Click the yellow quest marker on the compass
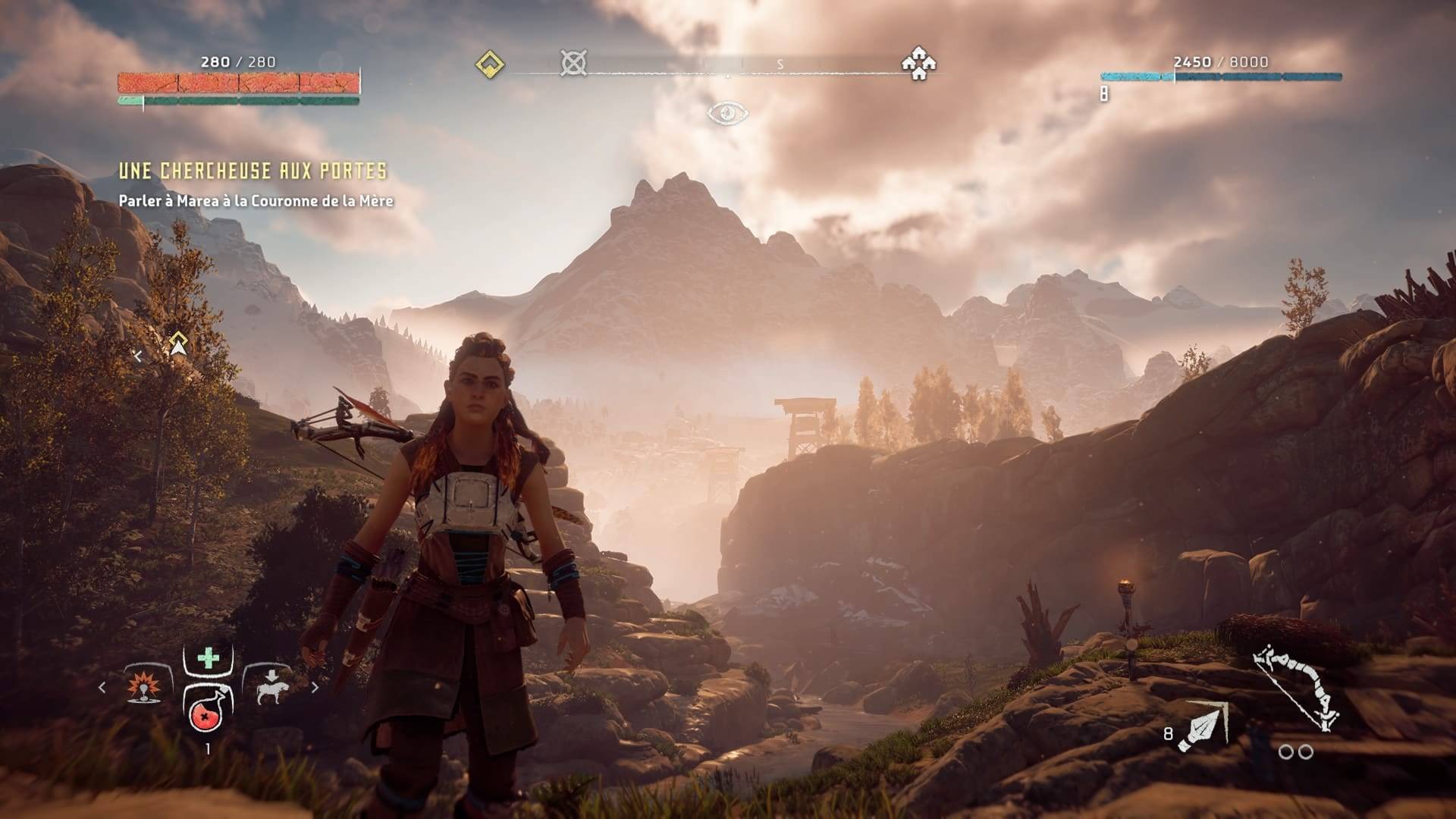 click(x=488, y=65)
